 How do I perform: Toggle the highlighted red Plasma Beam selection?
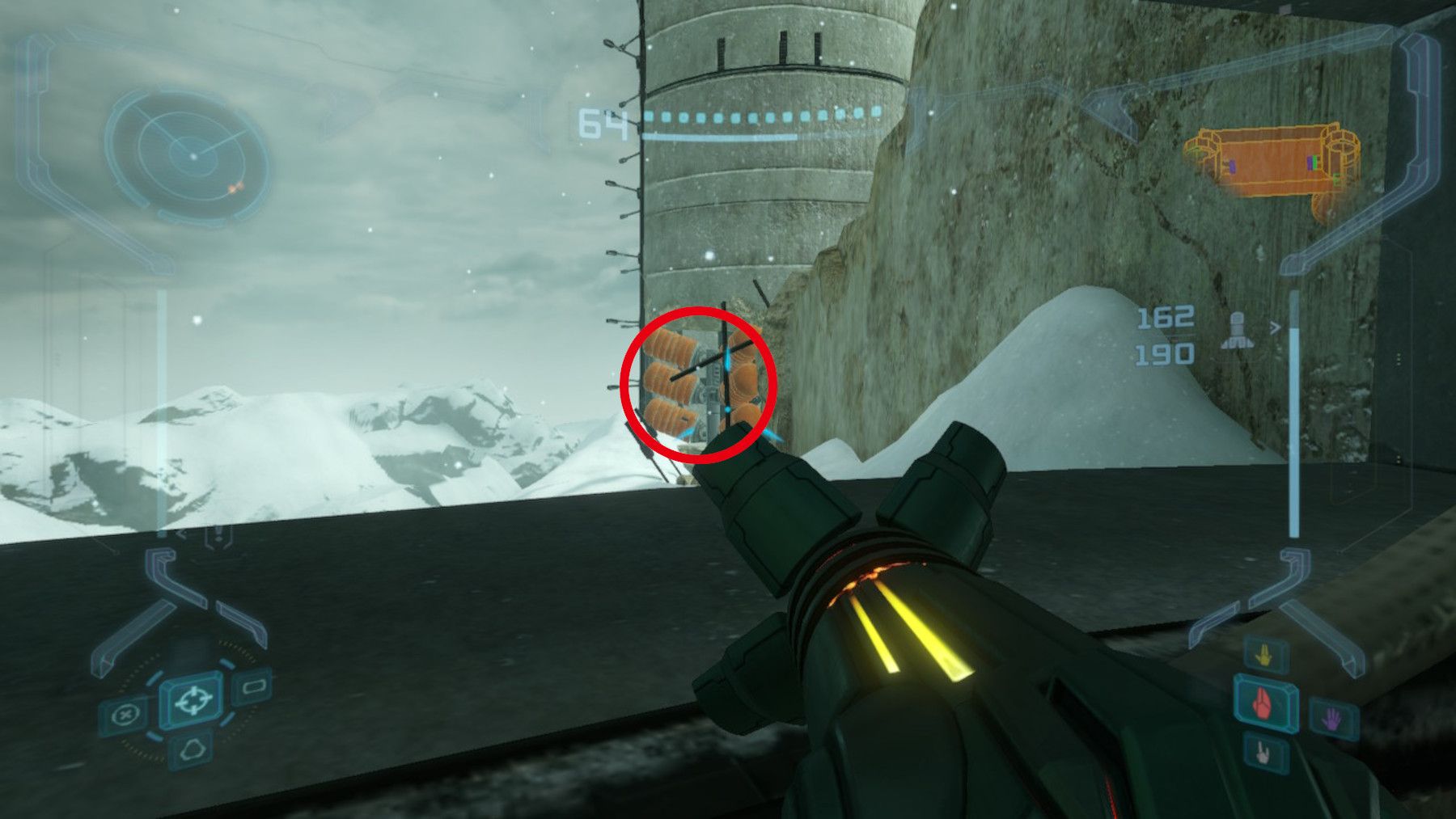1262,703
